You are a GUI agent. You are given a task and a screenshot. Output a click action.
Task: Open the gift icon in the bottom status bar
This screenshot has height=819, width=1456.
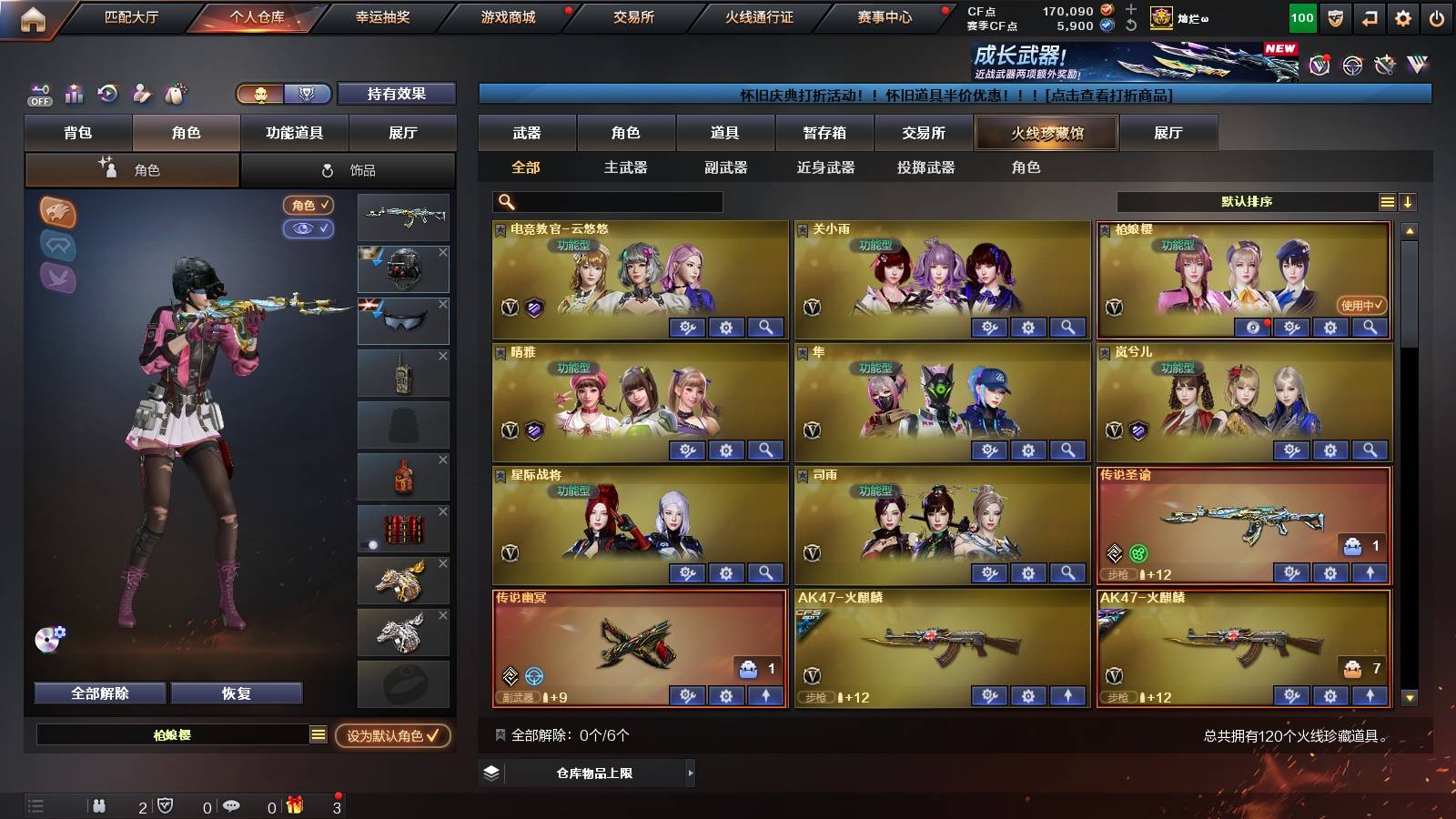(293, 804)
